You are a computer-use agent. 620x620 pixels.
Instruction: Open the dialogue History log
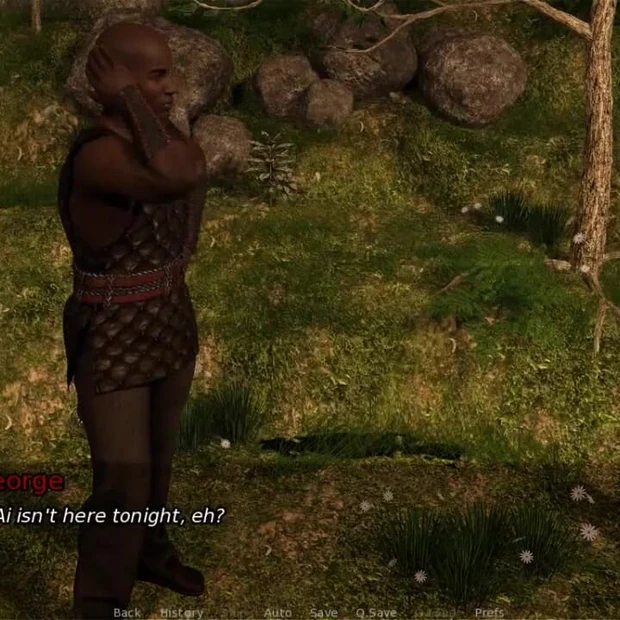181,612
